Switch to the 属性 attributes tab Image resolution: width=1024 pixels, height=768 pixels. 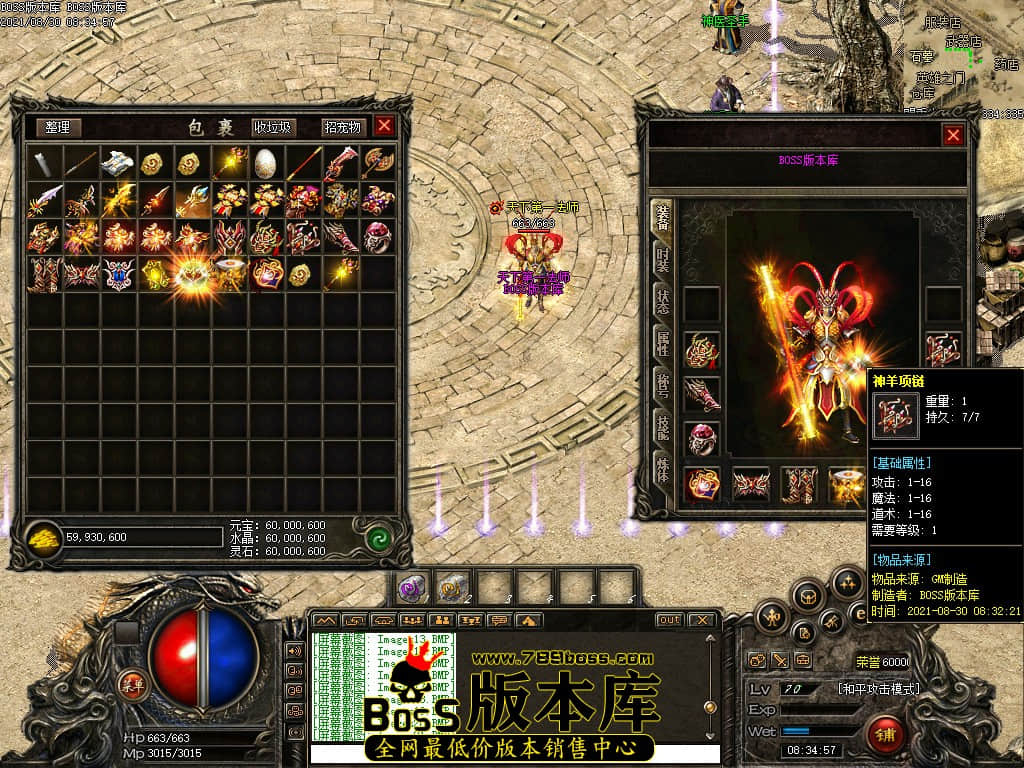click(x=661, y=342)
